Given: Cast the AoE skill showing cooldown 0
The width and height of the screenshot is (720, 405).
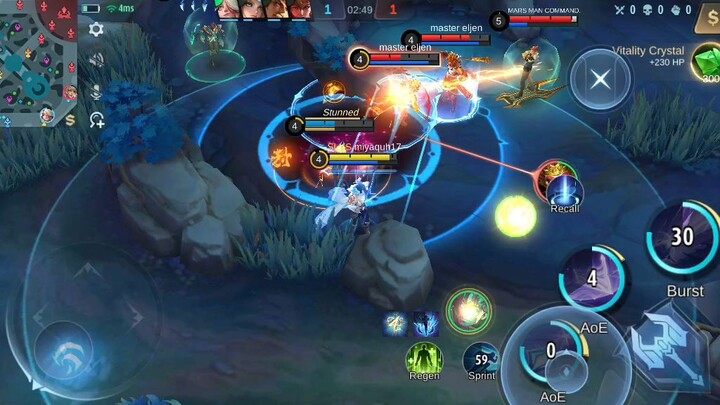Looking at the screenshot, I should point(551,350).
